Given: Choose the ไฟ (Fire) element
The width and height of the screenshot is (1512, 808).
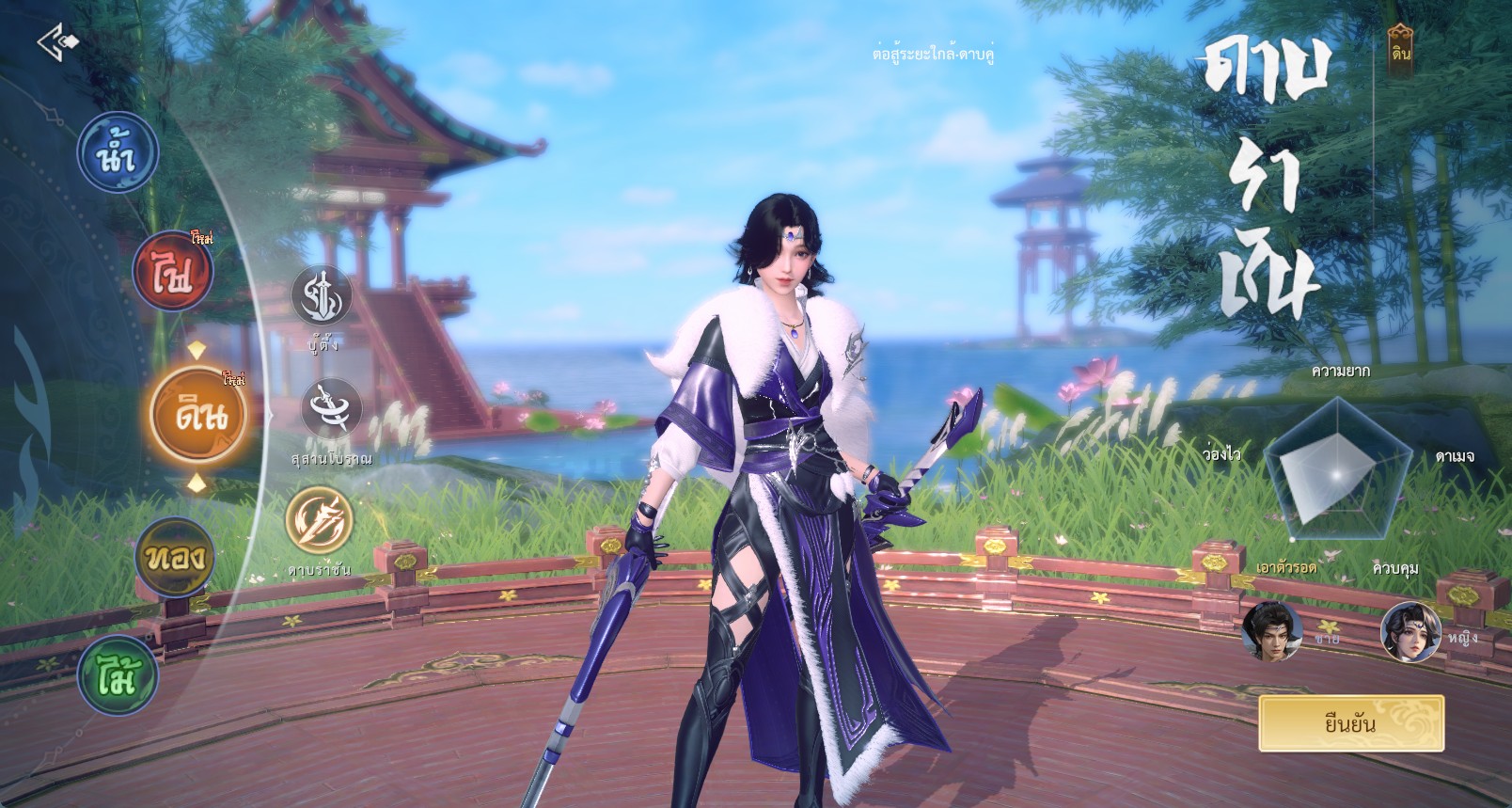Looking at the screenshot, I should click(x=172, y=272).
